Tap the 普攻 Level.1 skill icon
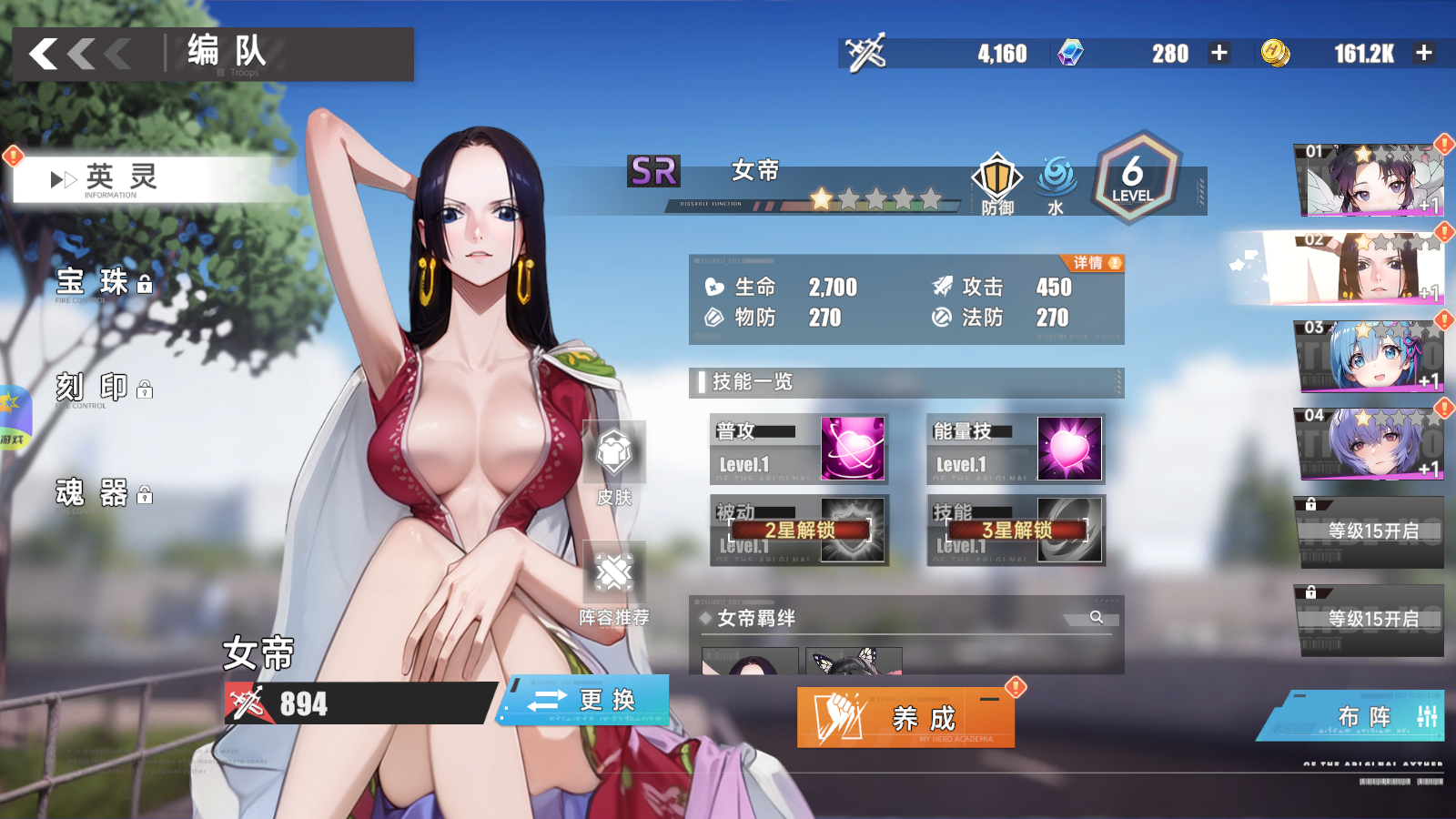This screenshot has height=819, width=1456. pyautogui.click(x=854, y=449)
